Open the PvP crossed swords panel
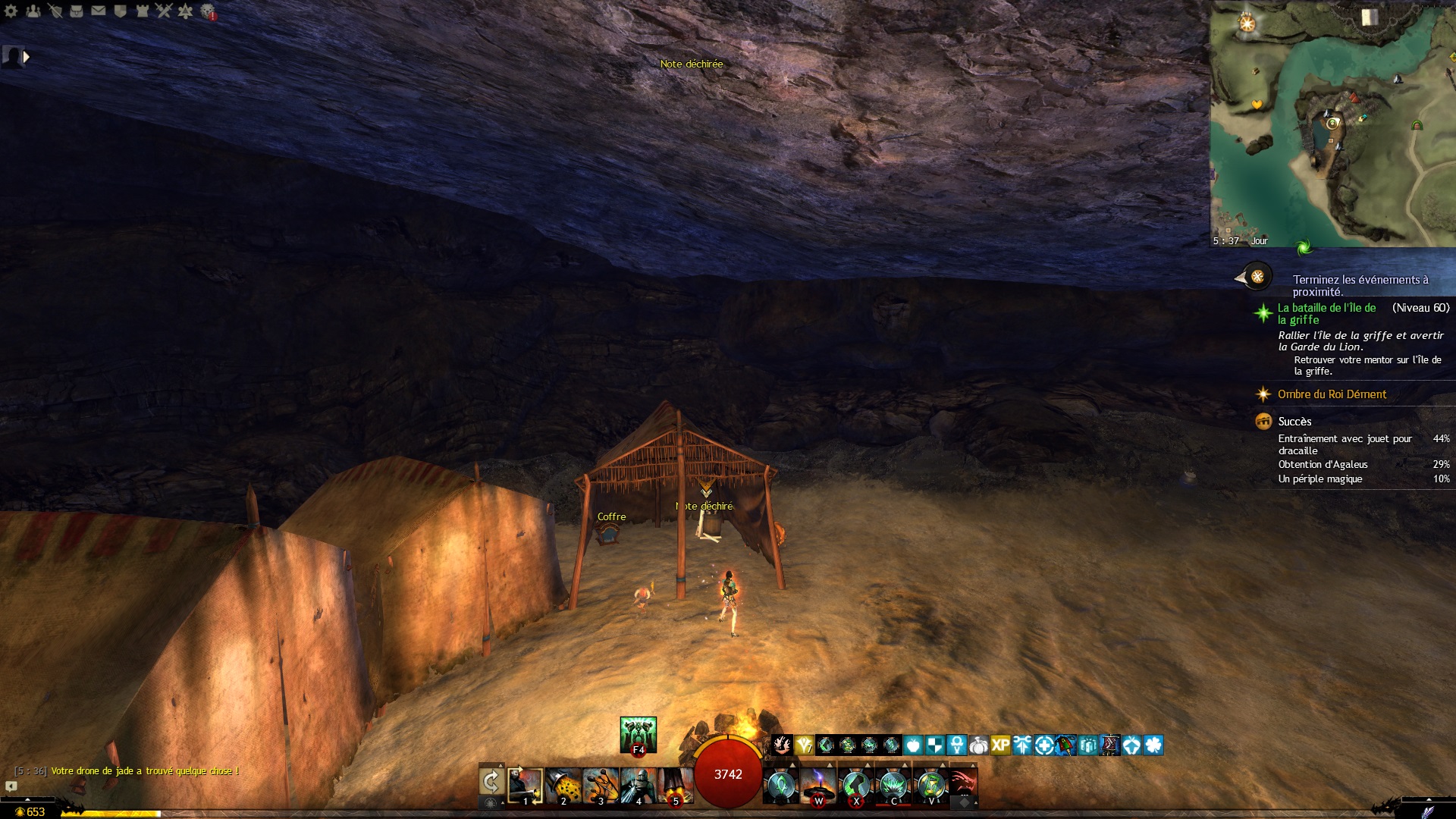The image size is (1456, 819). point(164,11)
